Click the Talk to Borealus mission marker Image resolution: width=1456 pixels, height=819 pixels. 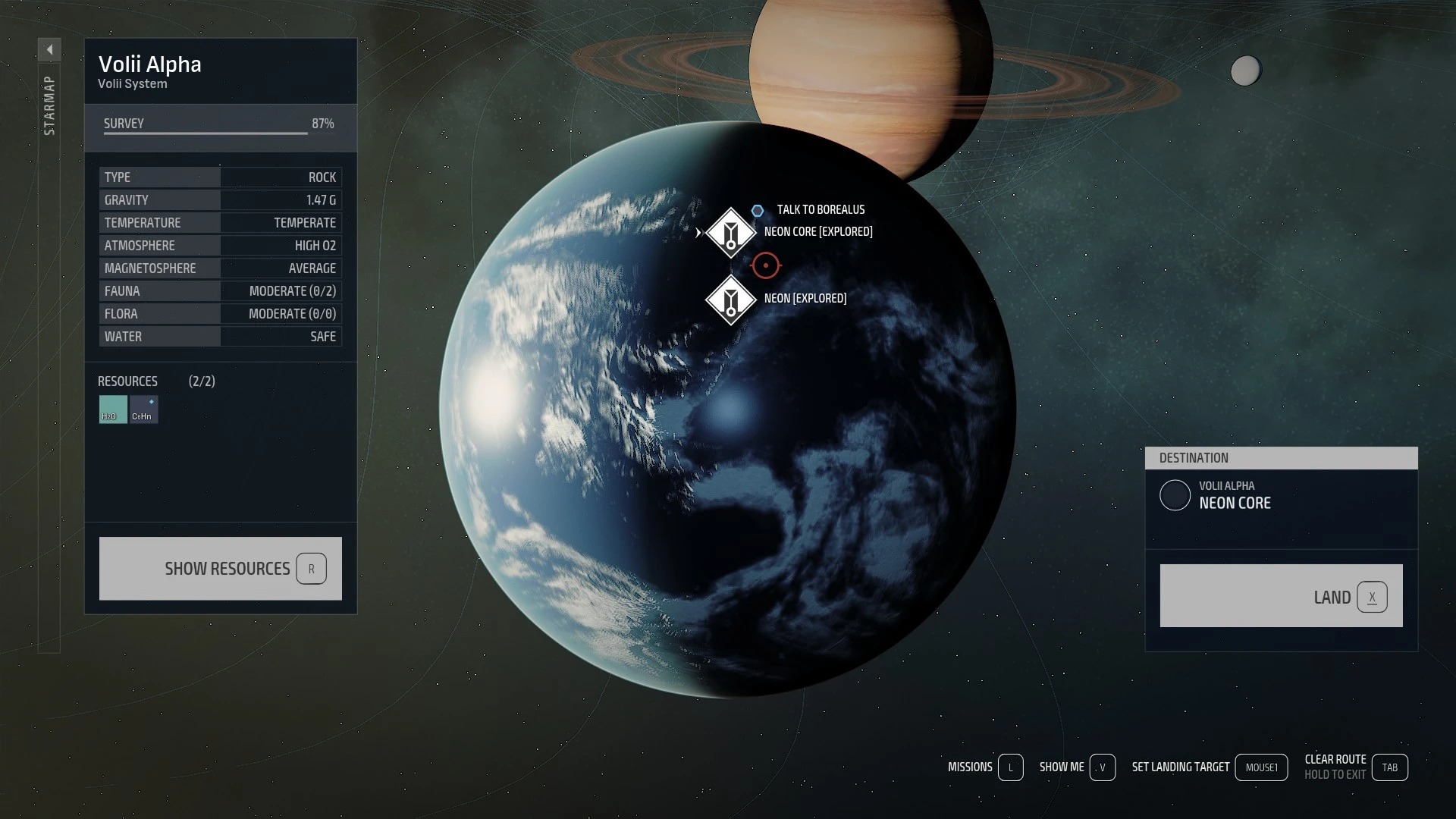758,211
